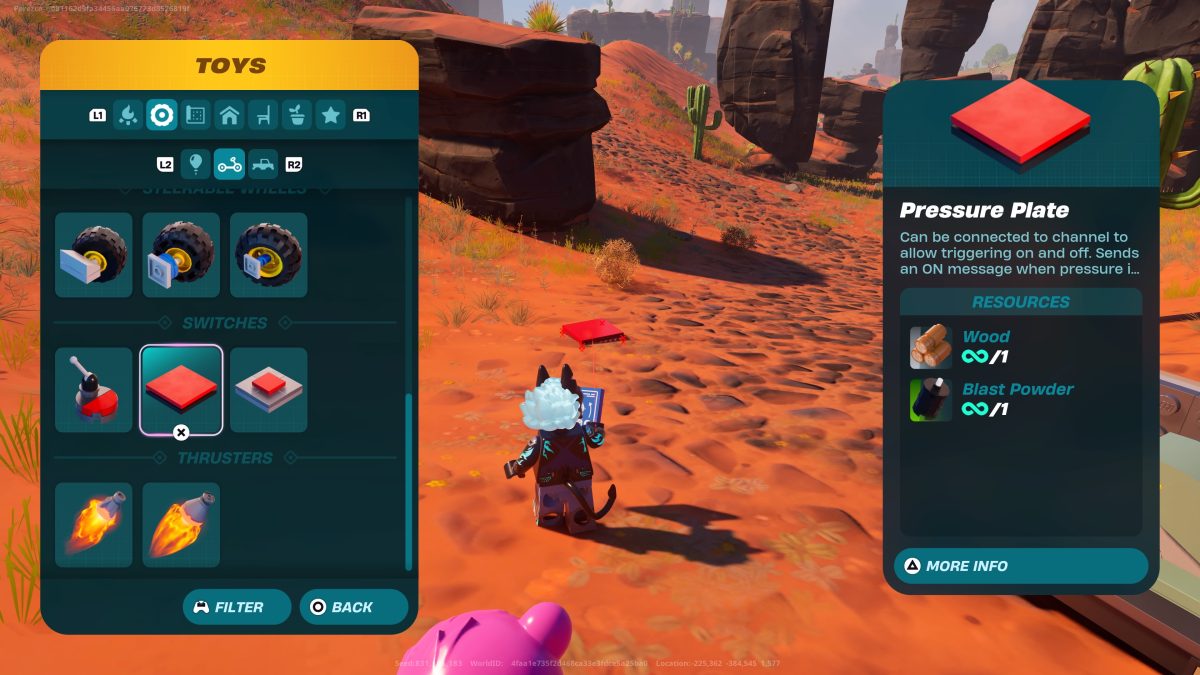
Task: Open More Info for Pressure Plate
Action: pos(1020,566)
